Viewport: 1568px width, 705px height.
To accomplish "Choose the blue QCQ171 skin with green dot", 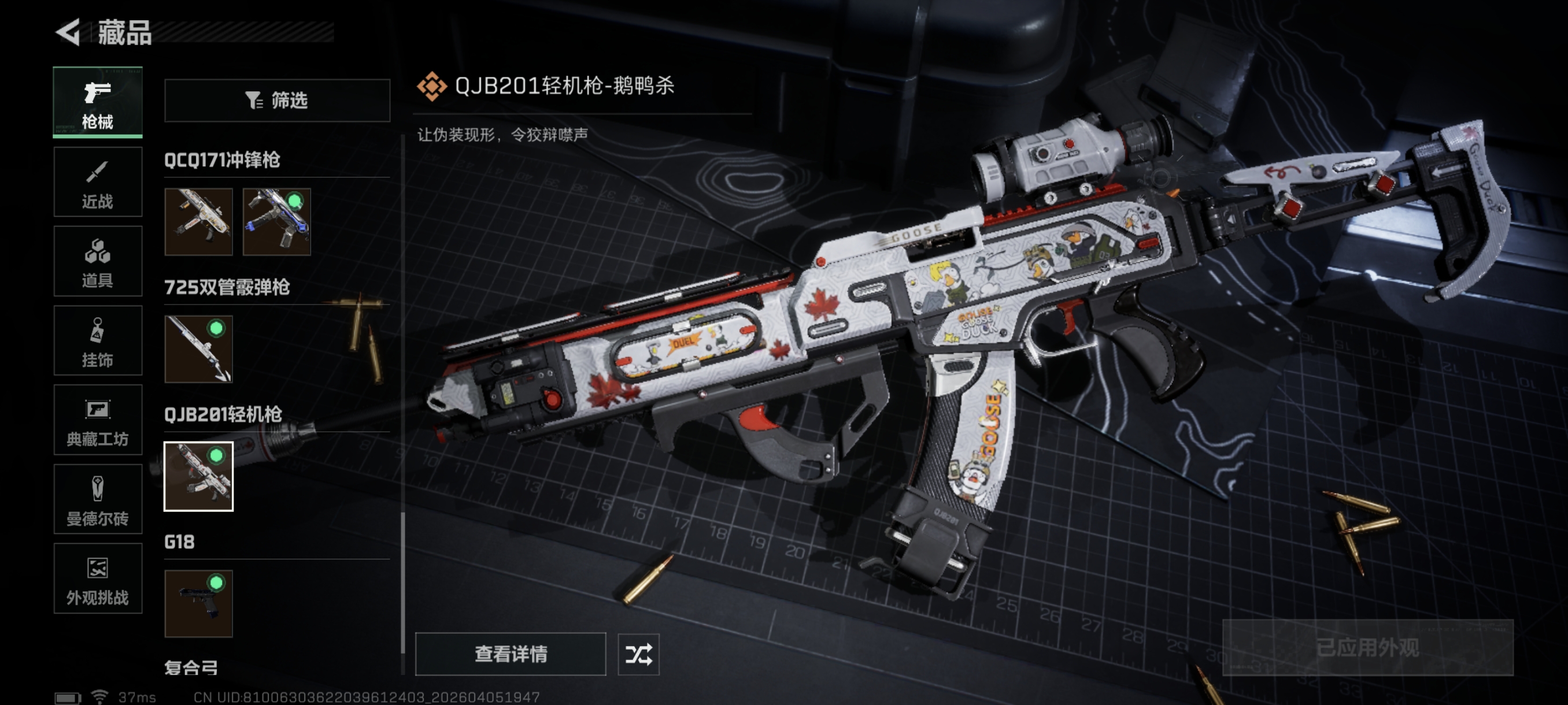I will click(276, 221).
